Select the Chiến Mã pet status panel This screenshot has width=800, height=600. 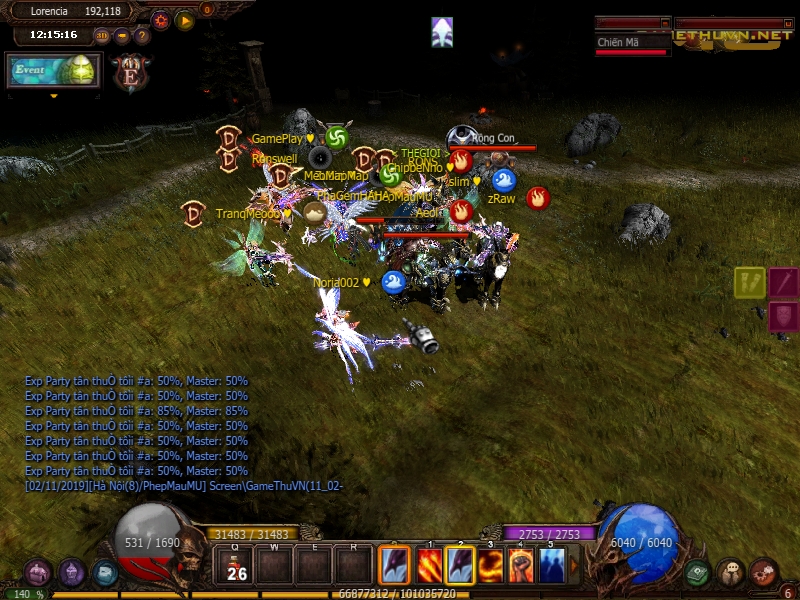pyautogui.click(x=632, y=43)
